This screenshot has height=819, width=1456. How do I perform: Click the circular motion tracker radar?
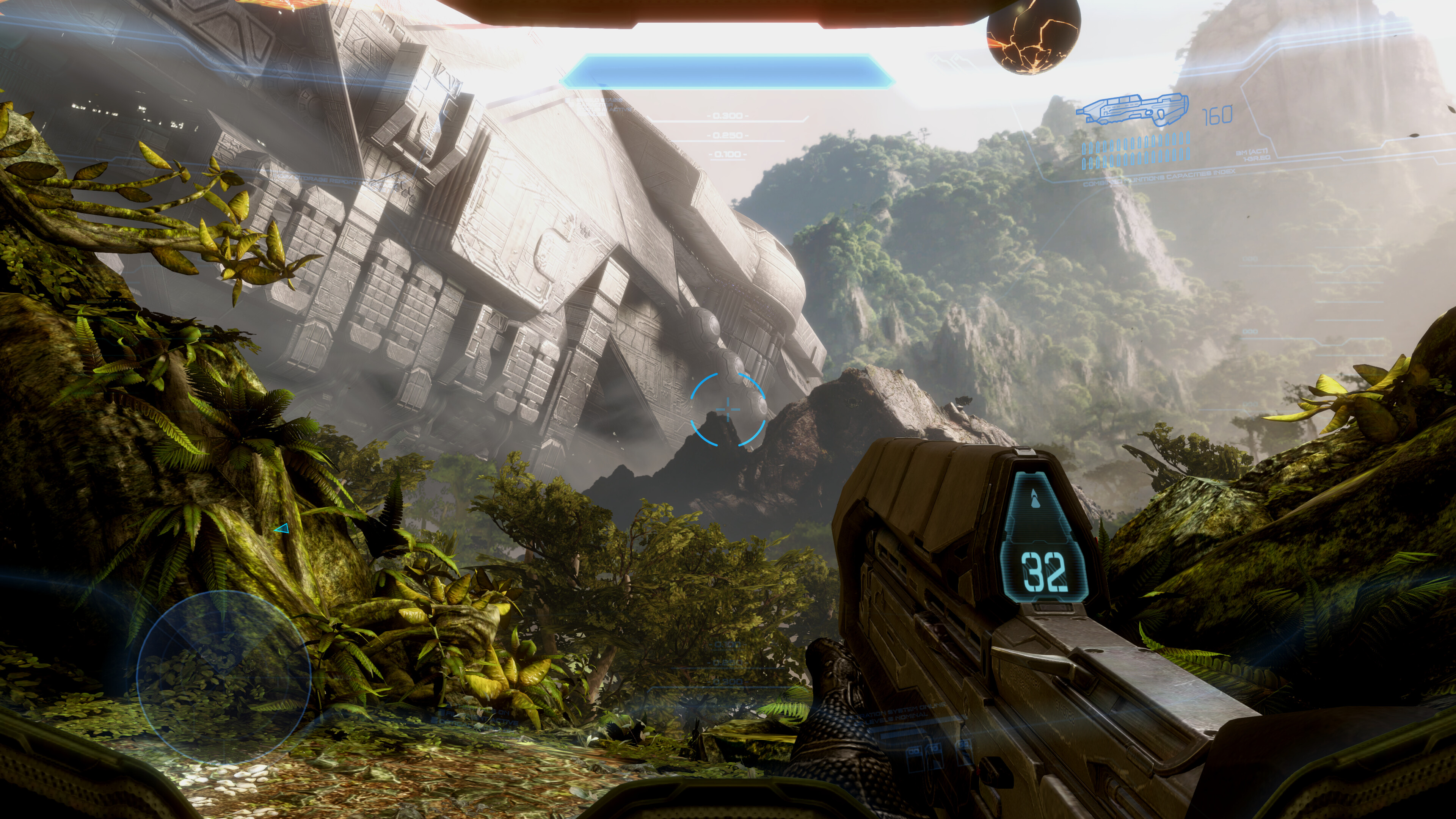pos(224,676)
